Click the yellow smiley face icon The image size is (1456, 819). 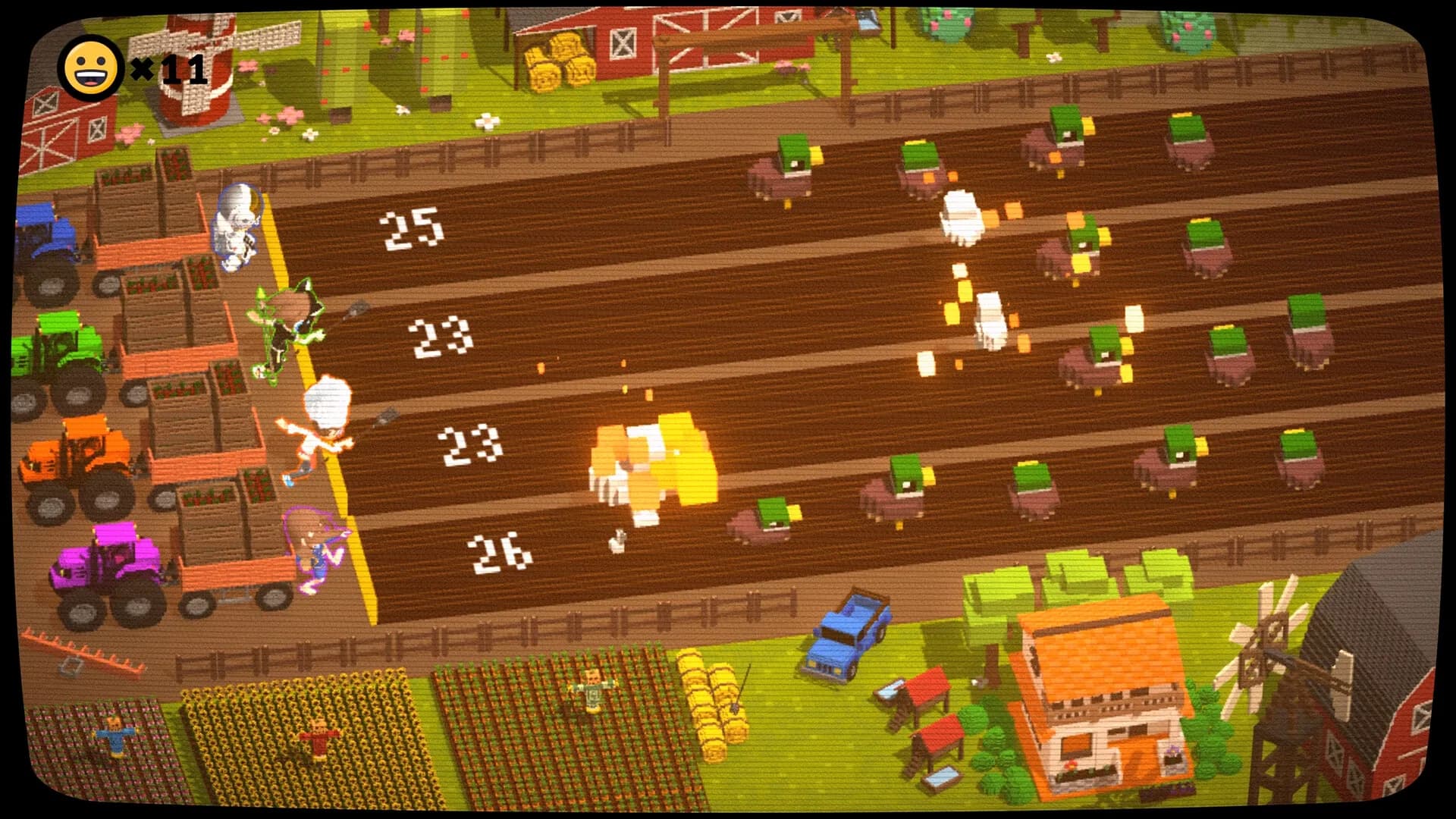[x=91, y=68]
